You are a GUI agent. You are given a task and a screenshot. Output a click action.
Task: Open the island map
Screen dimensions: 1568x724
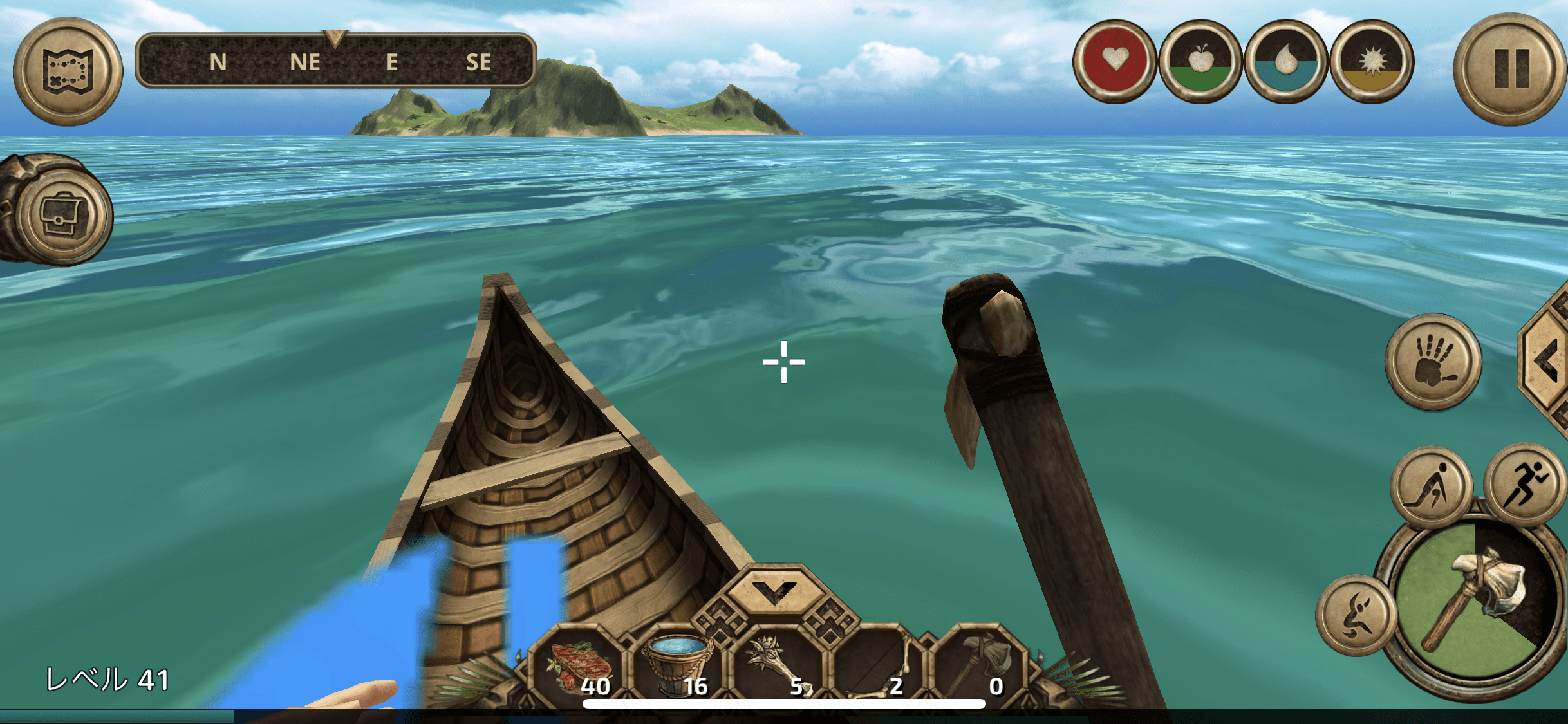pyautogui.click(x=68, y=71)
